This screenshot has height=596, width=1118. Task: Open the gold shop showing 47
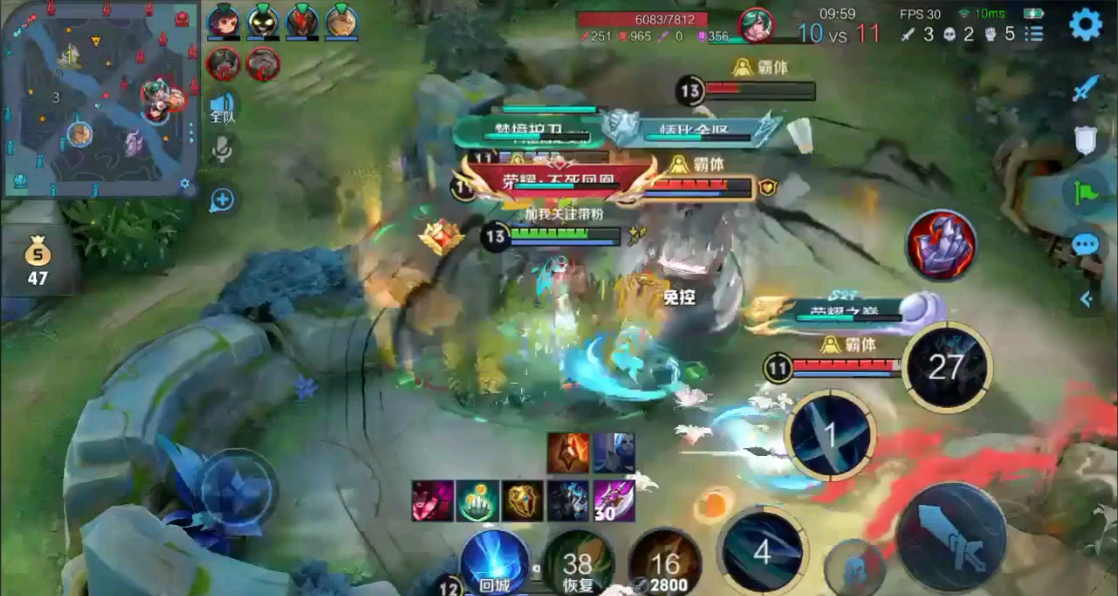(37, 262)
